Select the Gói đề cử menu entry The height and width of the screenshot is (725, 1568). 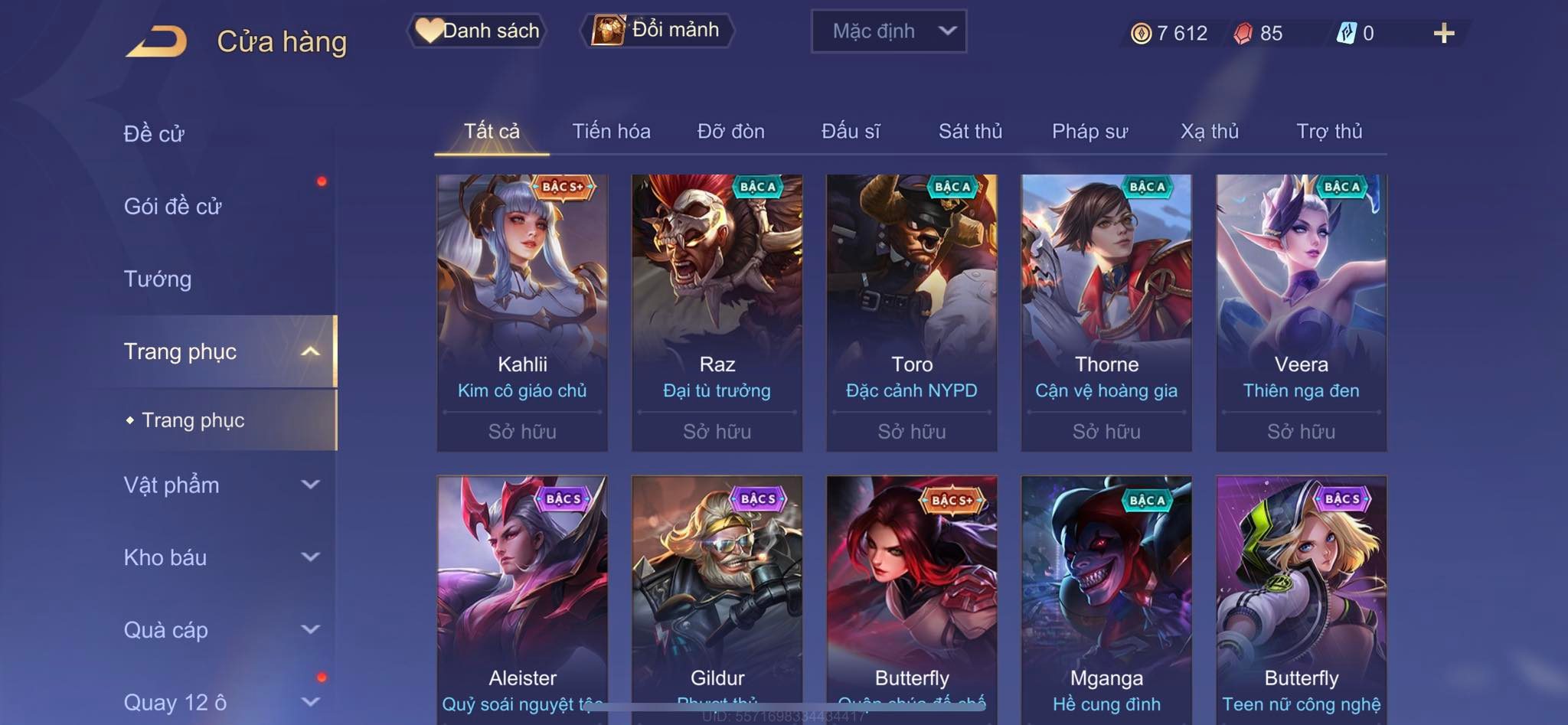(173, 206)
